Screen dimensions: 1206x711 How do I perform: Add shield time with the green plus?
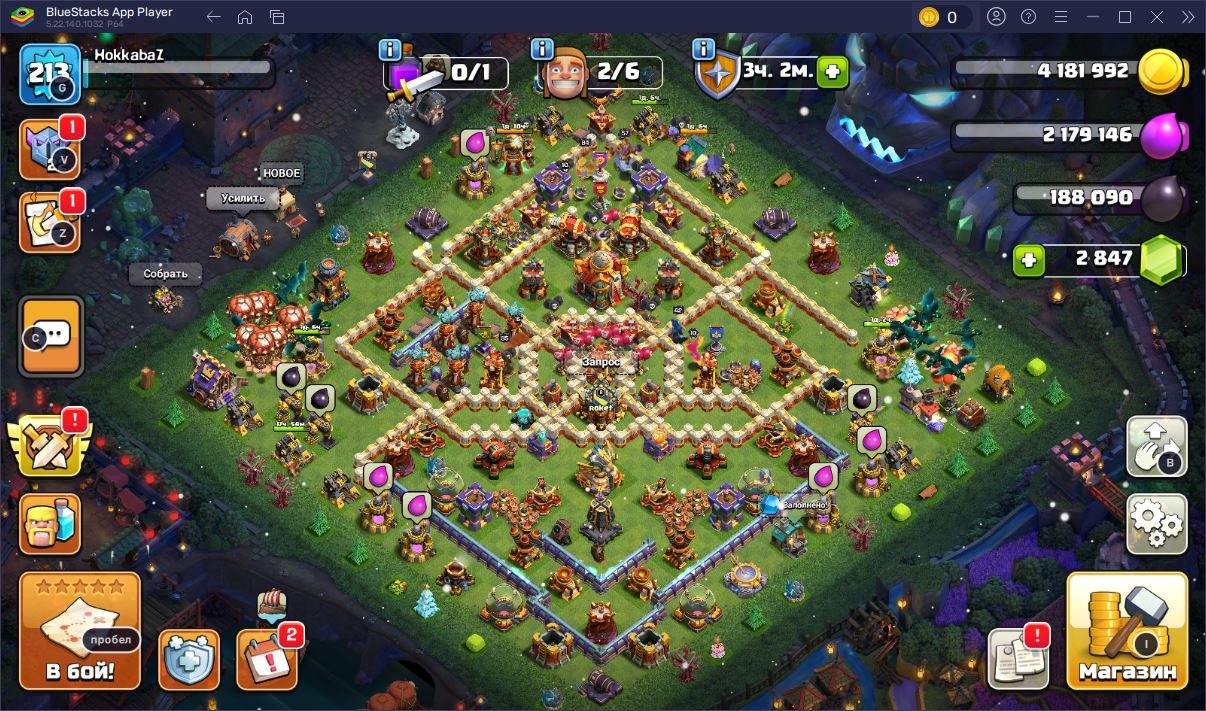[x=832, y=72]
